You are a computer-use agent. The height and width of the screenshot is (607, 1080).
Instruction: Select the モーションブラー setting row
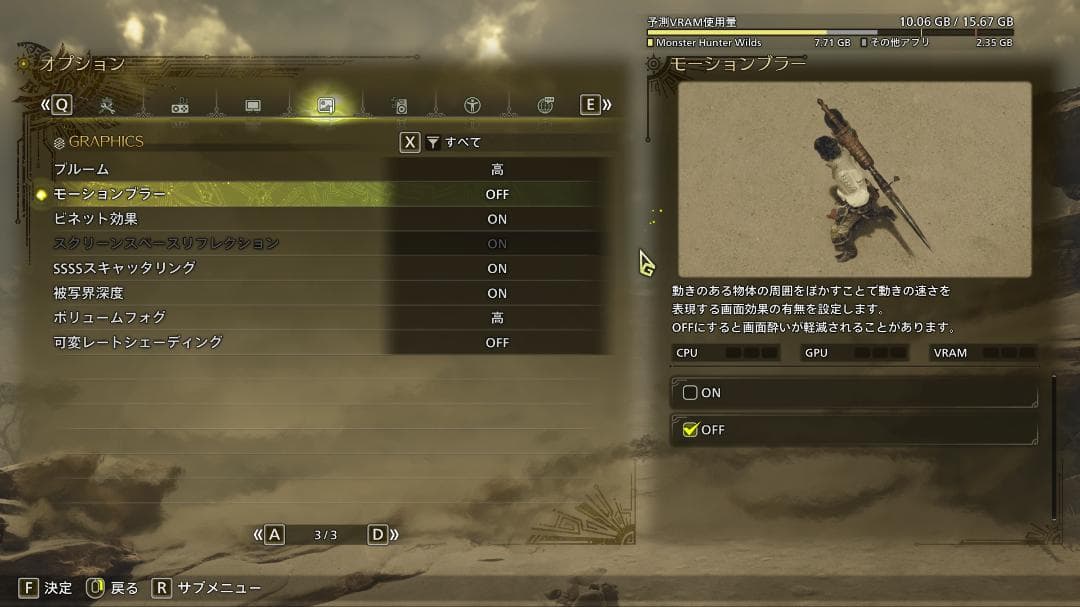pos(330,194)
